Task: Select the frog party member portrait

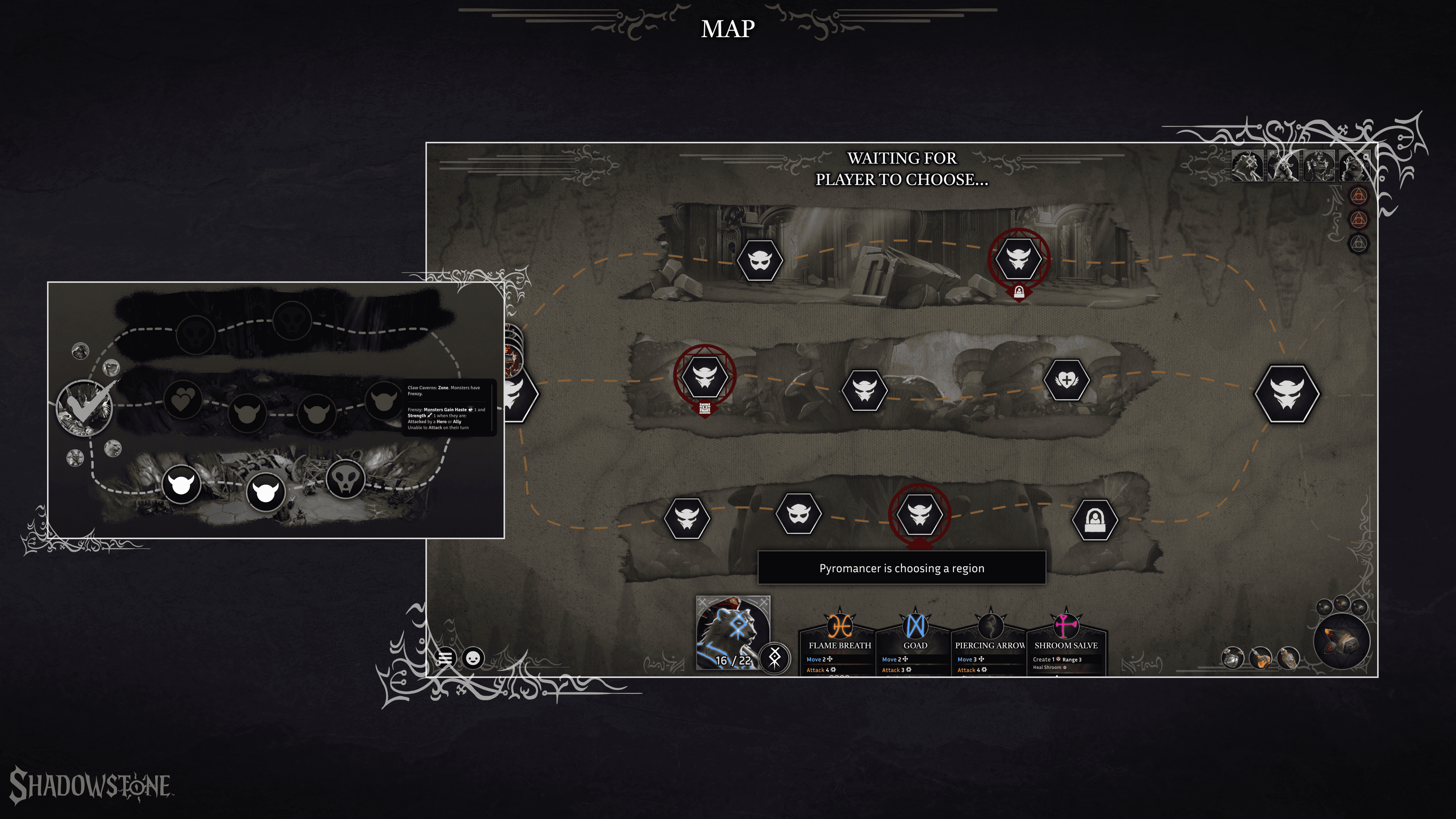Action: 1319,166
